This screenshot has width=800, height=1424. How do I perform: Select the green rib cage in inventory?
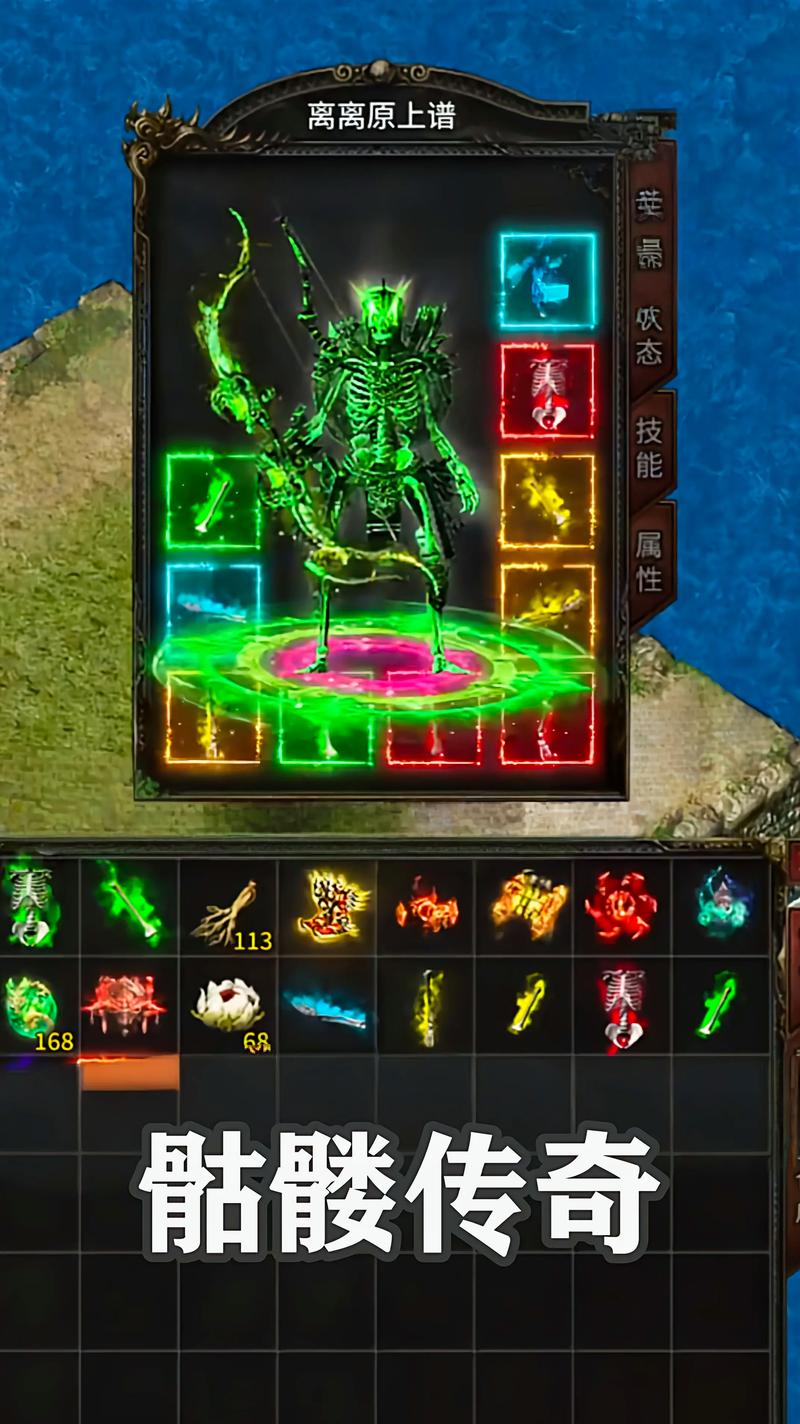tap(28, 905)
